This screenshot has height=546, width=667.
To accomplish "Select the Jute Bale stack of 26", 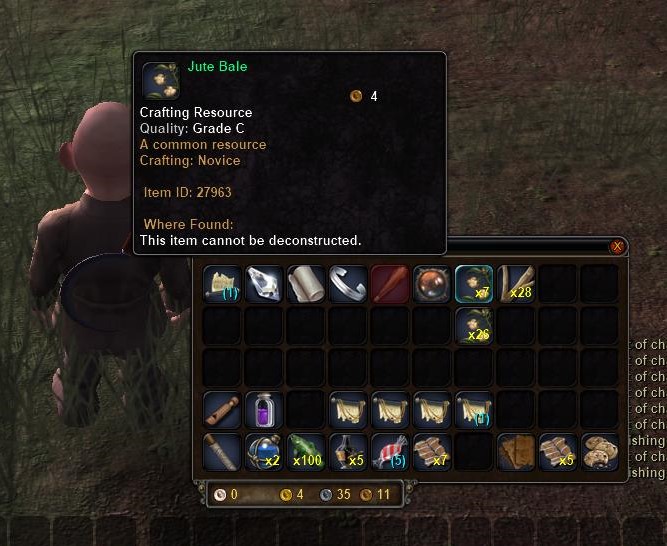I will [474, 325].
